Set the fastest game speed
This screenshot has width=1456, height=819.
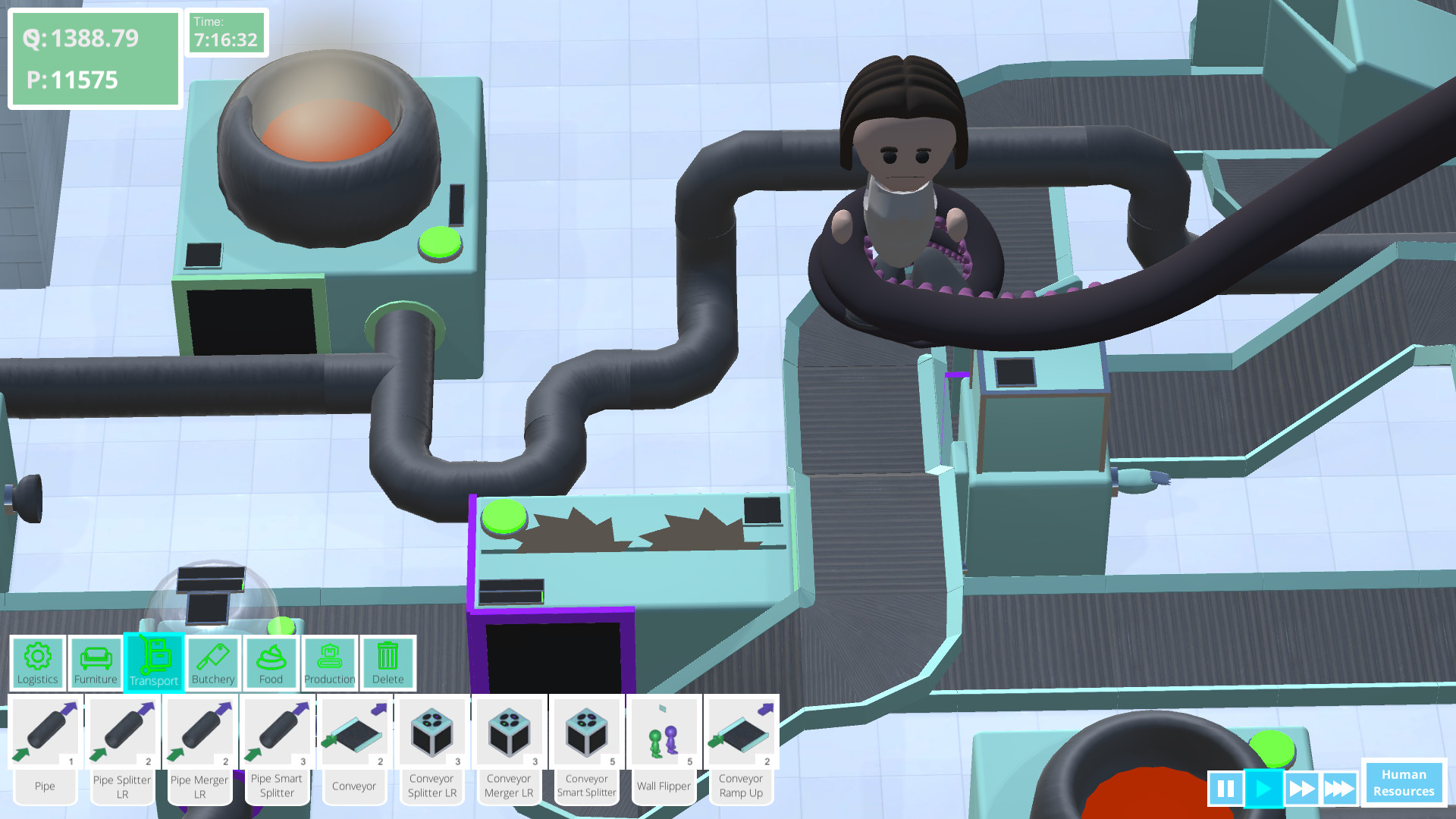1339,788
